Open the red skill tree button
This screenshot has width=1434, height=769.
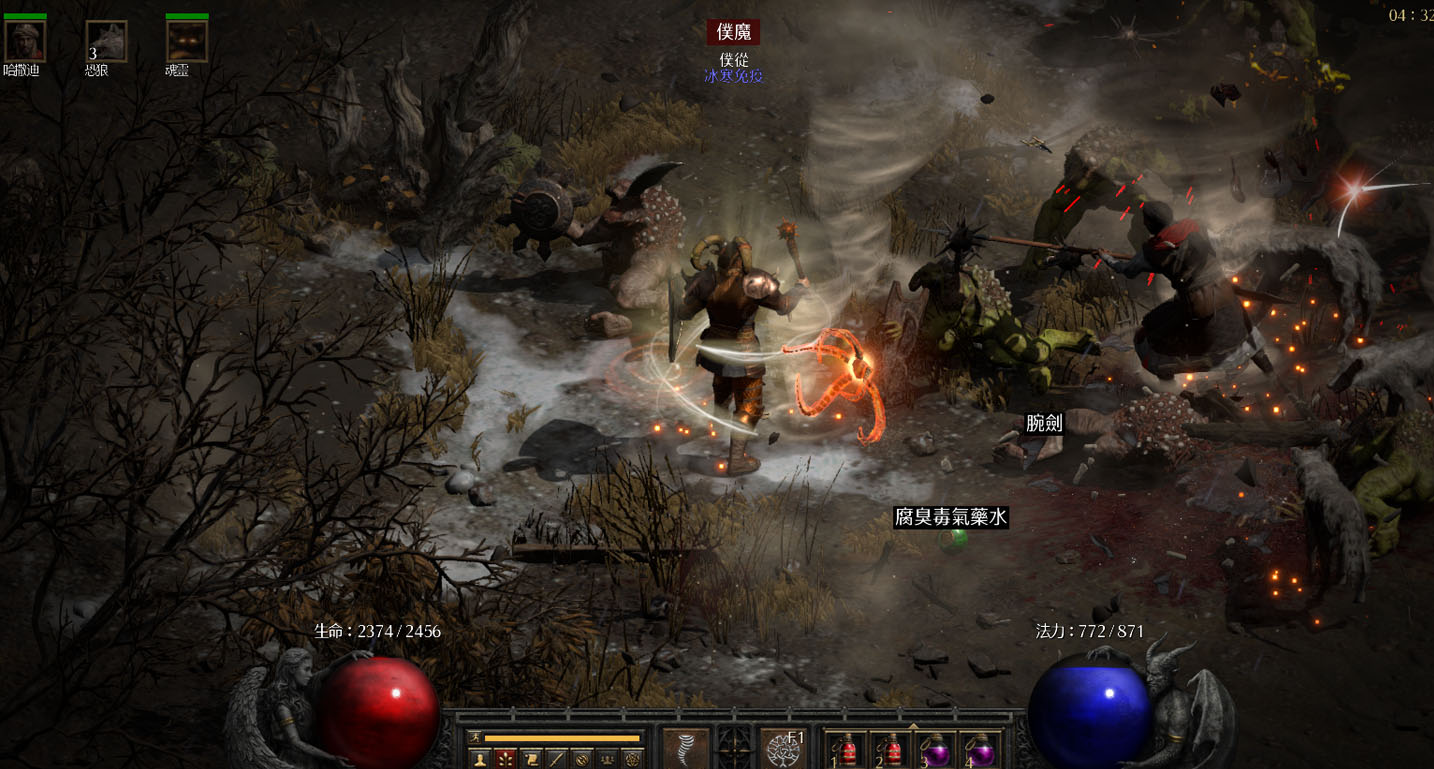pos(506,759)
